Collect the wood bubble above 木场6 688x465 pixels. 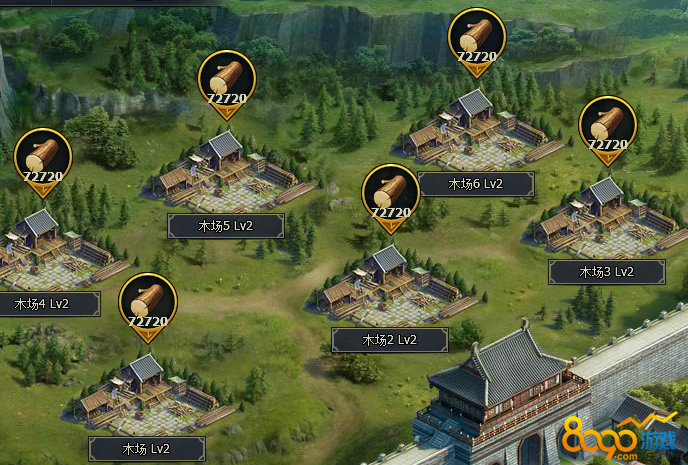coord(476,42)
